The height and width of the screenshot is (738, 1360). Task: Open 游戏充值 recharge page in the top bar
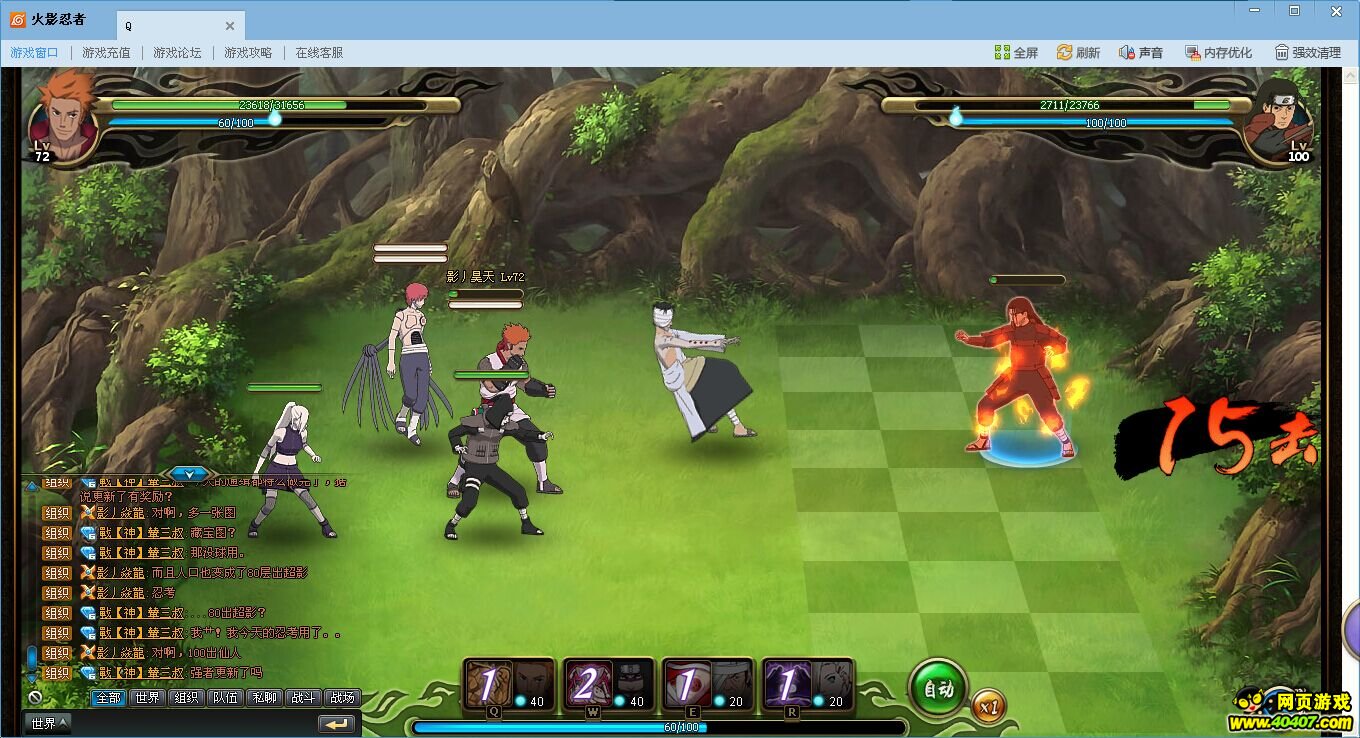[106, 53]
